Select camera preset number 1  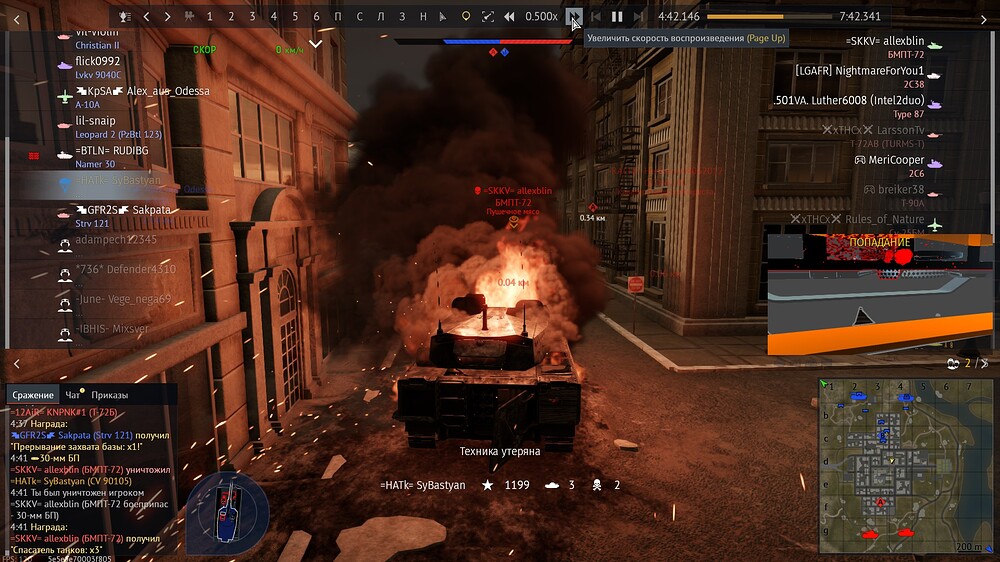[x=209, y=16]
